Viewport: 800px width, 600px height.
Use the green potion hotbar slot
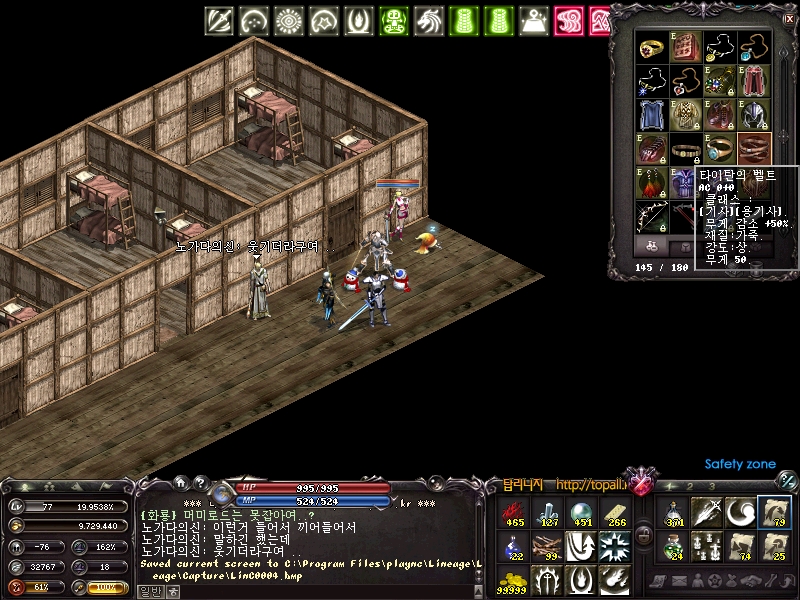click(676, 545)
